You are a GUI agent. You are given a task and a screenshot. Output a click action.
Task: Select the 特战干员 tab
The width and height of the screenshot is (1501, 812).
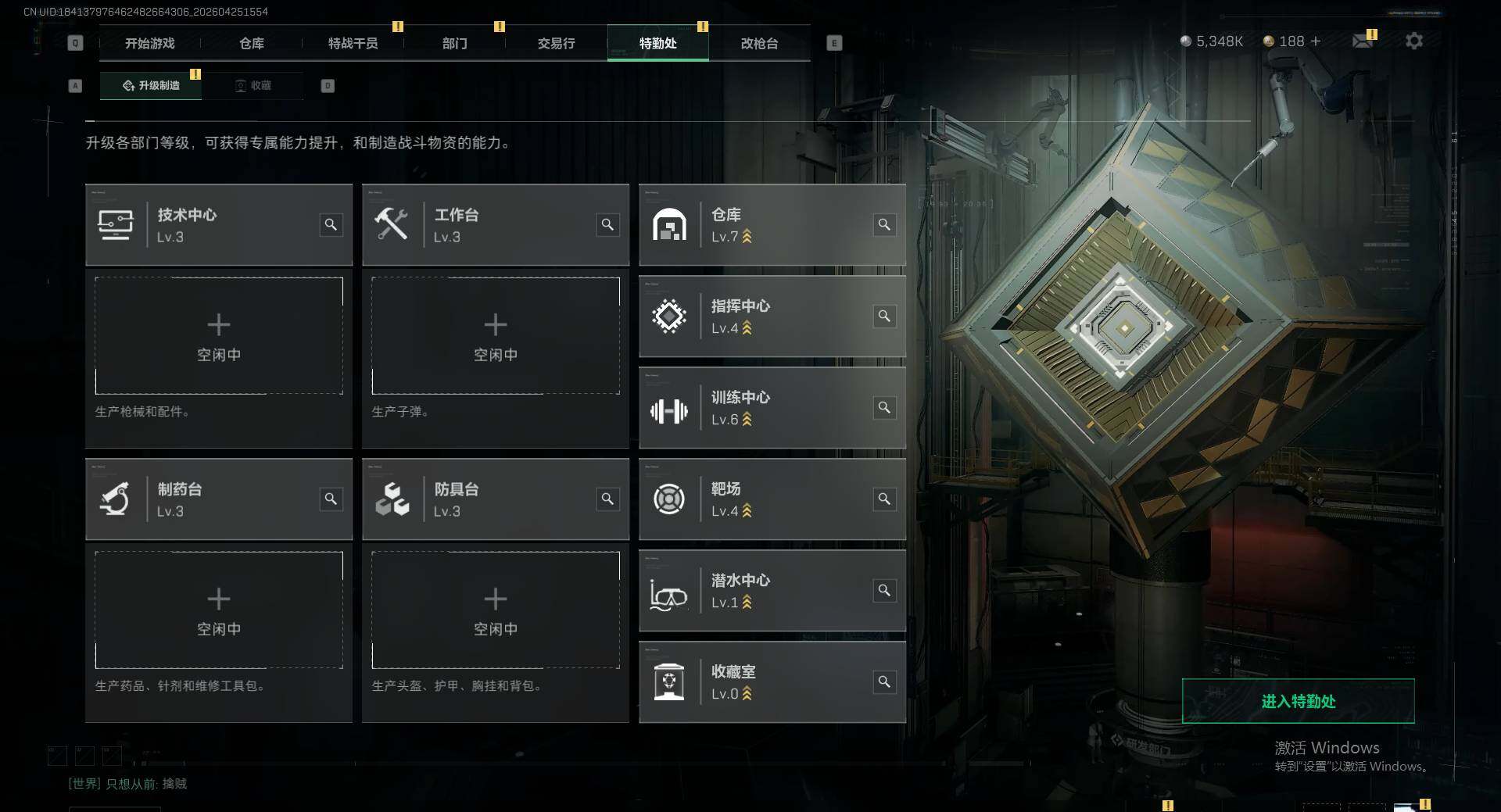353,44
